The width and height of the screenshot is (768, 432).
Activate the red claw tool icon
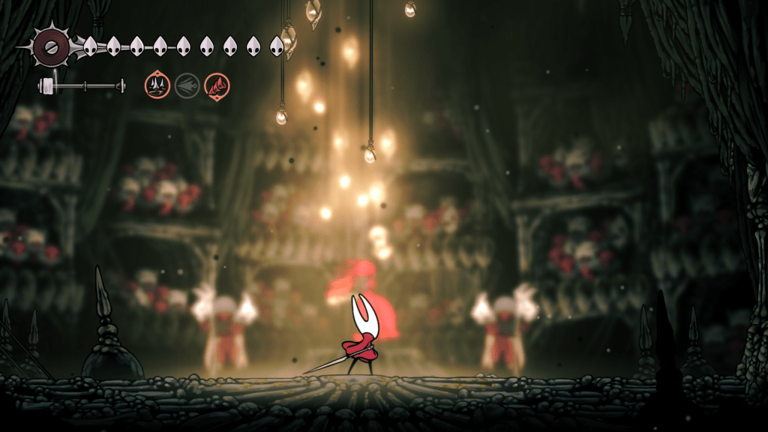tap(217, 86)
